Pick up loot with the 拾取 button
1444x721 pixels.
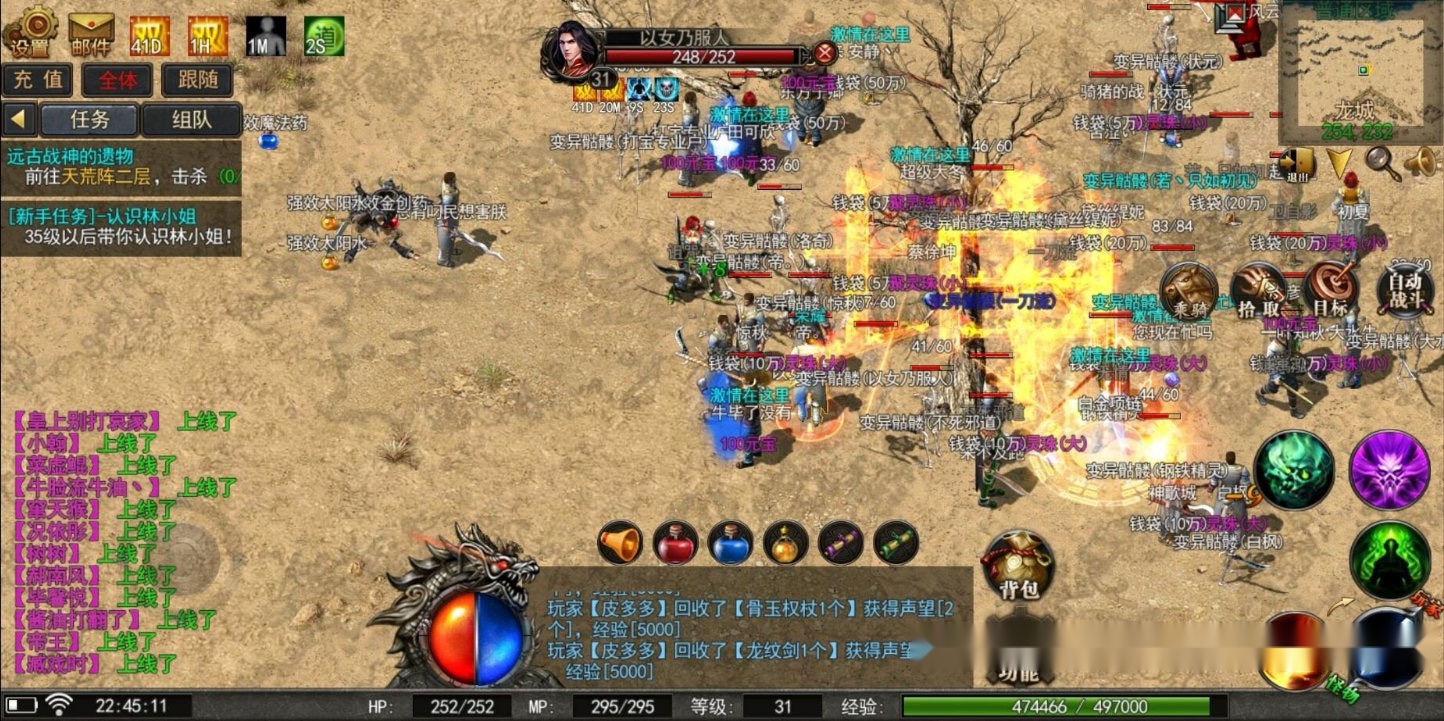(1259, 291)
